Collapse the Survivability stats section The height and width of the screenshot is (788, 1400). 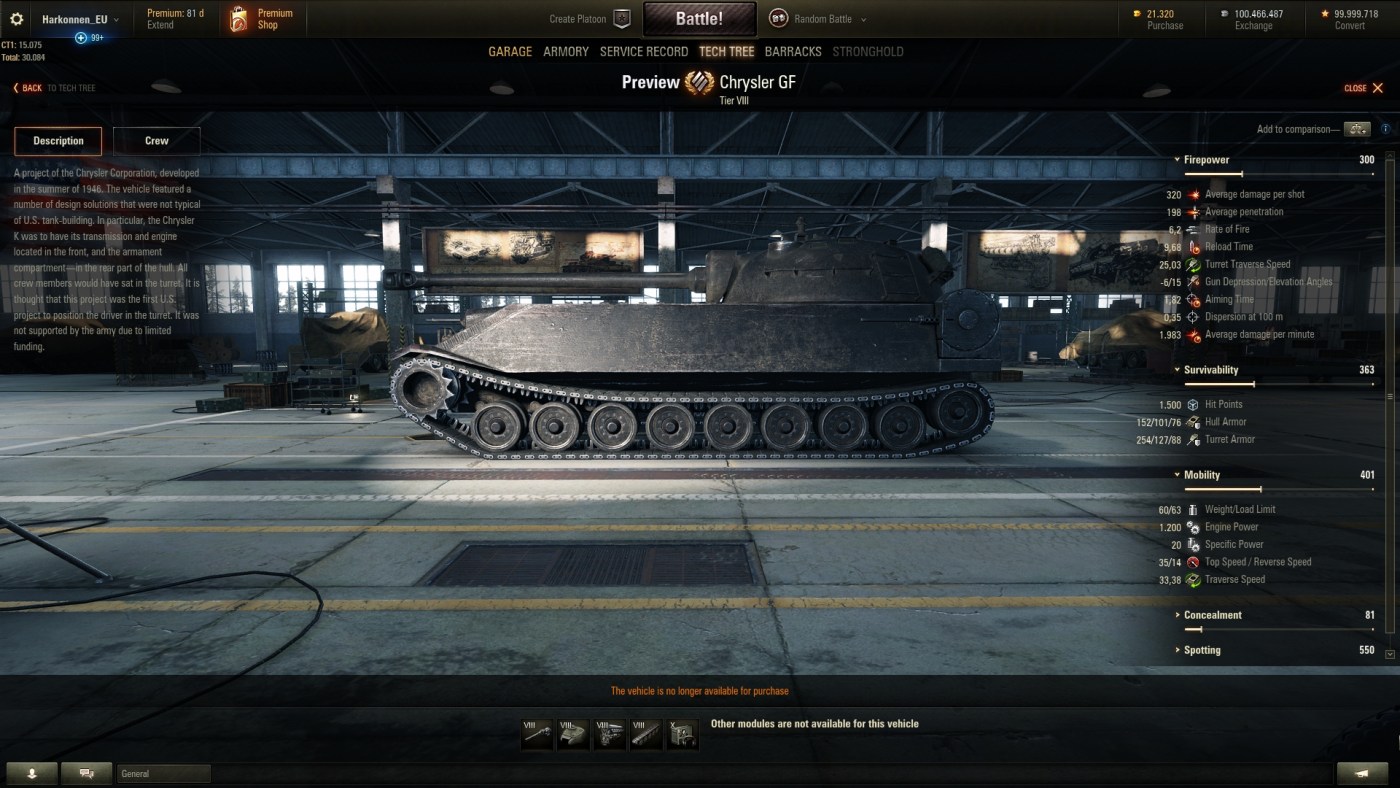pyautogui.click(x=1210, y=370)
